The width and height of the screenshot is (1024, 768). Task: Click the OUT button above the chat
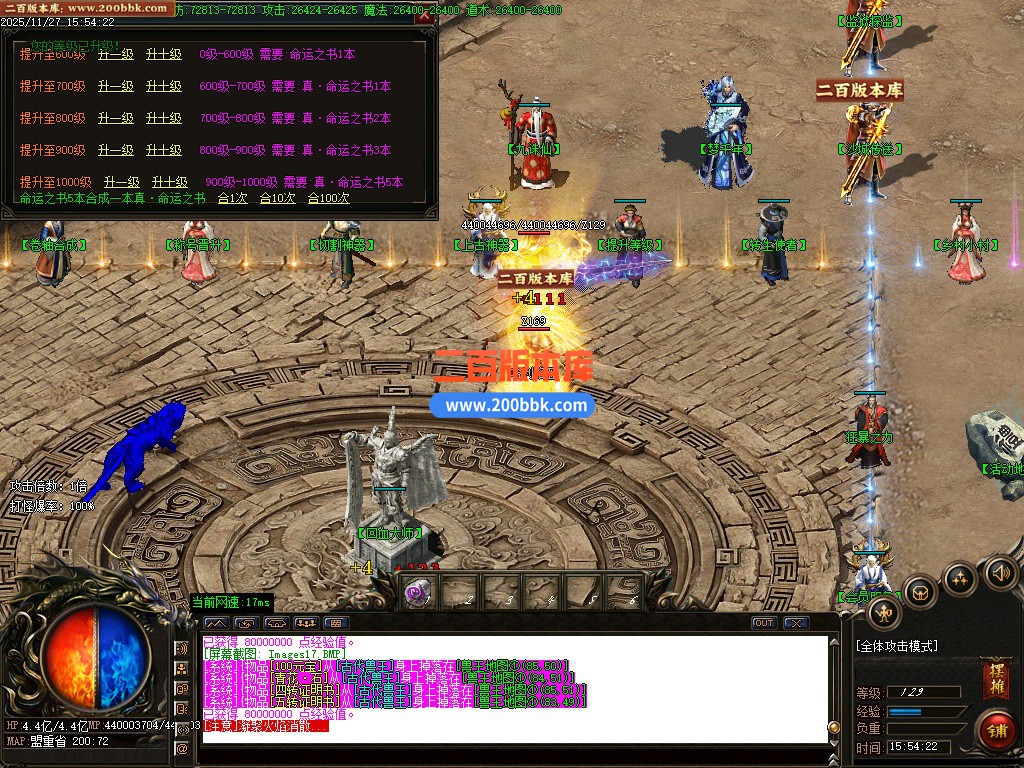coord(764,623)
